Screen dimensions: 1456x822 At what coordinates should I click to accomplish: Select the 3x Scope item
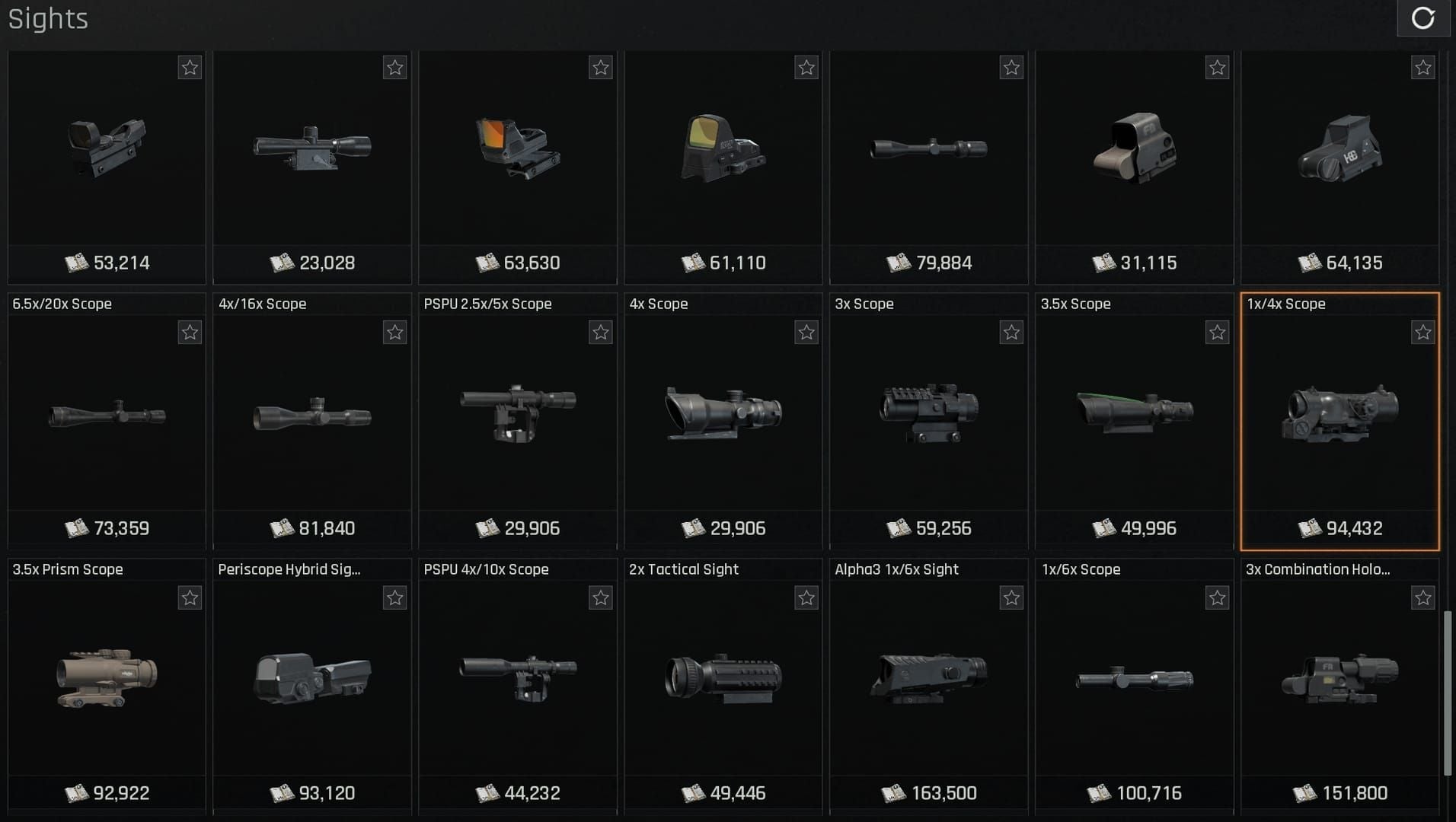928,416
